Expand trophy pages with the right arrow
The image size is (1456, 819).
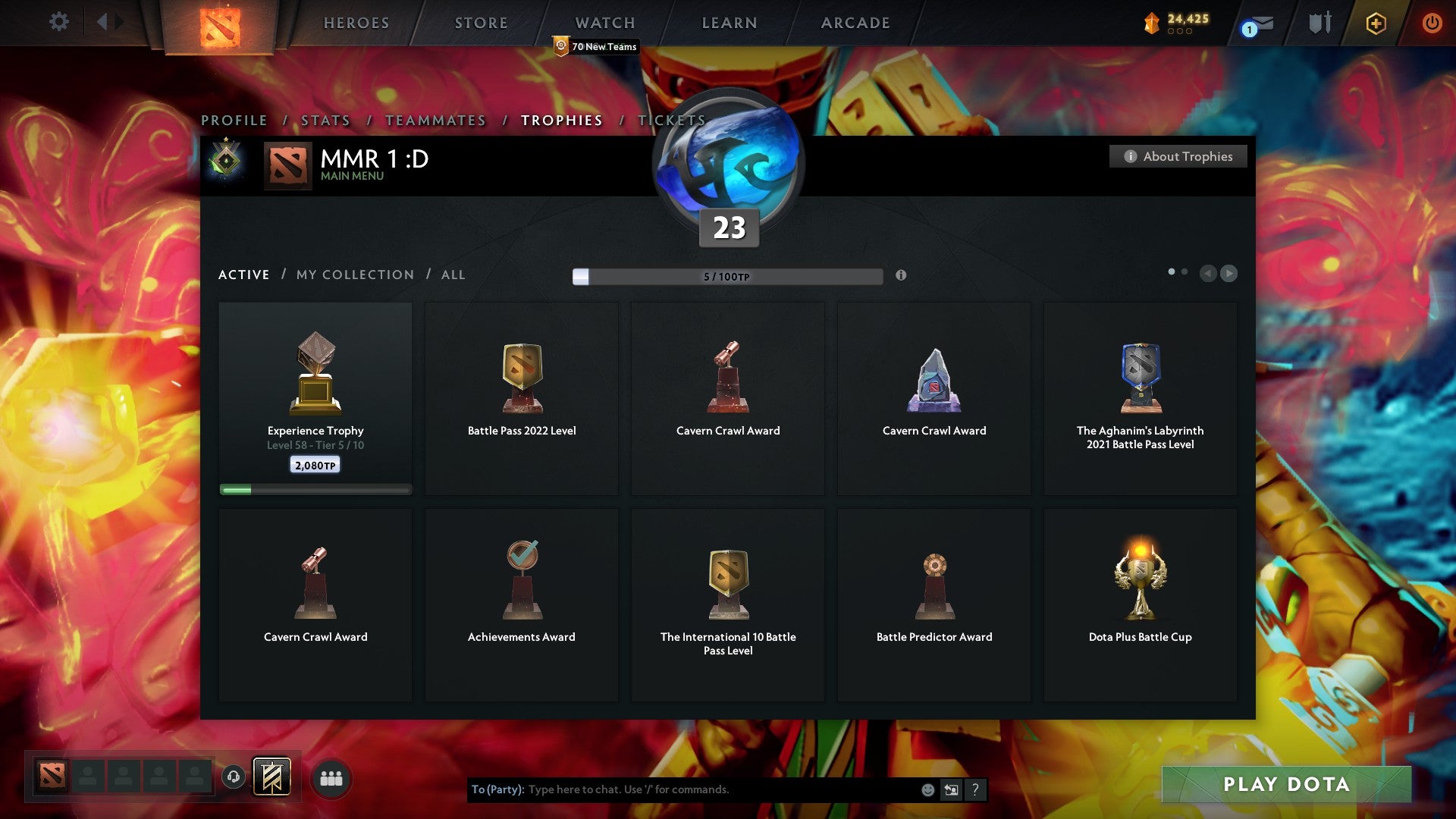pos(1228,274)
